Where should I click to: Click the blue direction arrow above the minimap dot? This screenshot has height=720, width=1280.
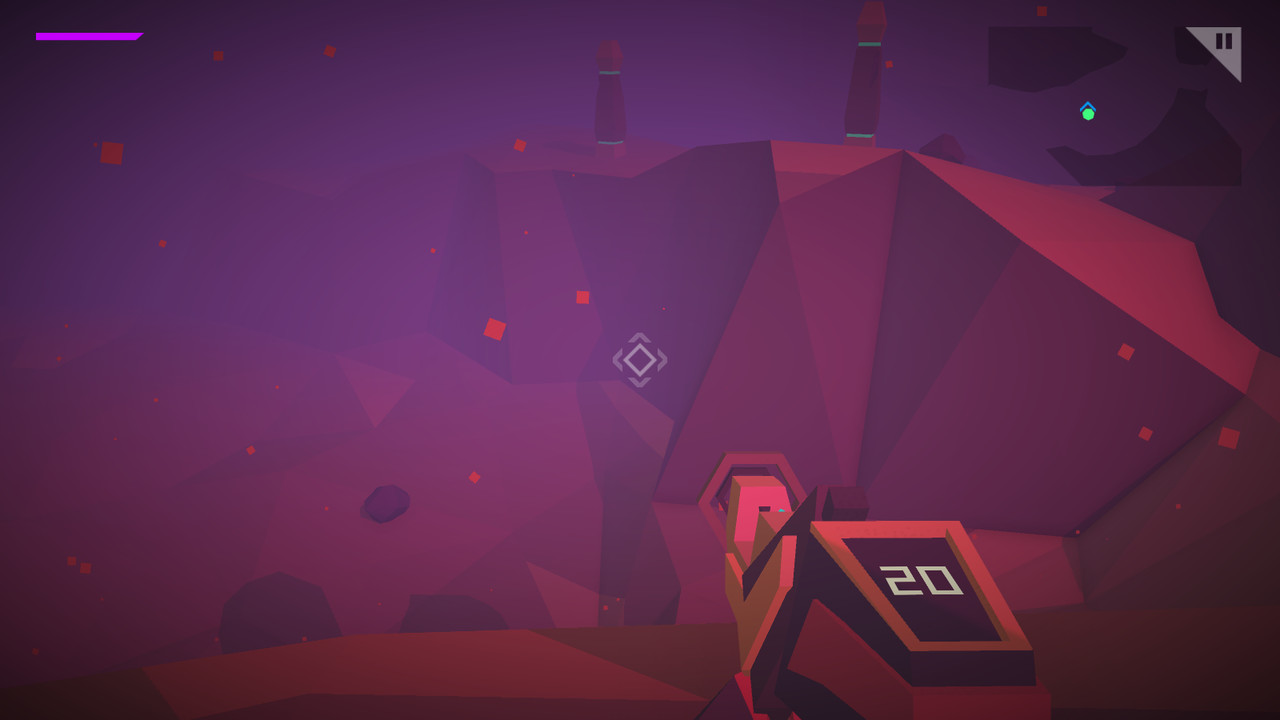[1088, 105]
